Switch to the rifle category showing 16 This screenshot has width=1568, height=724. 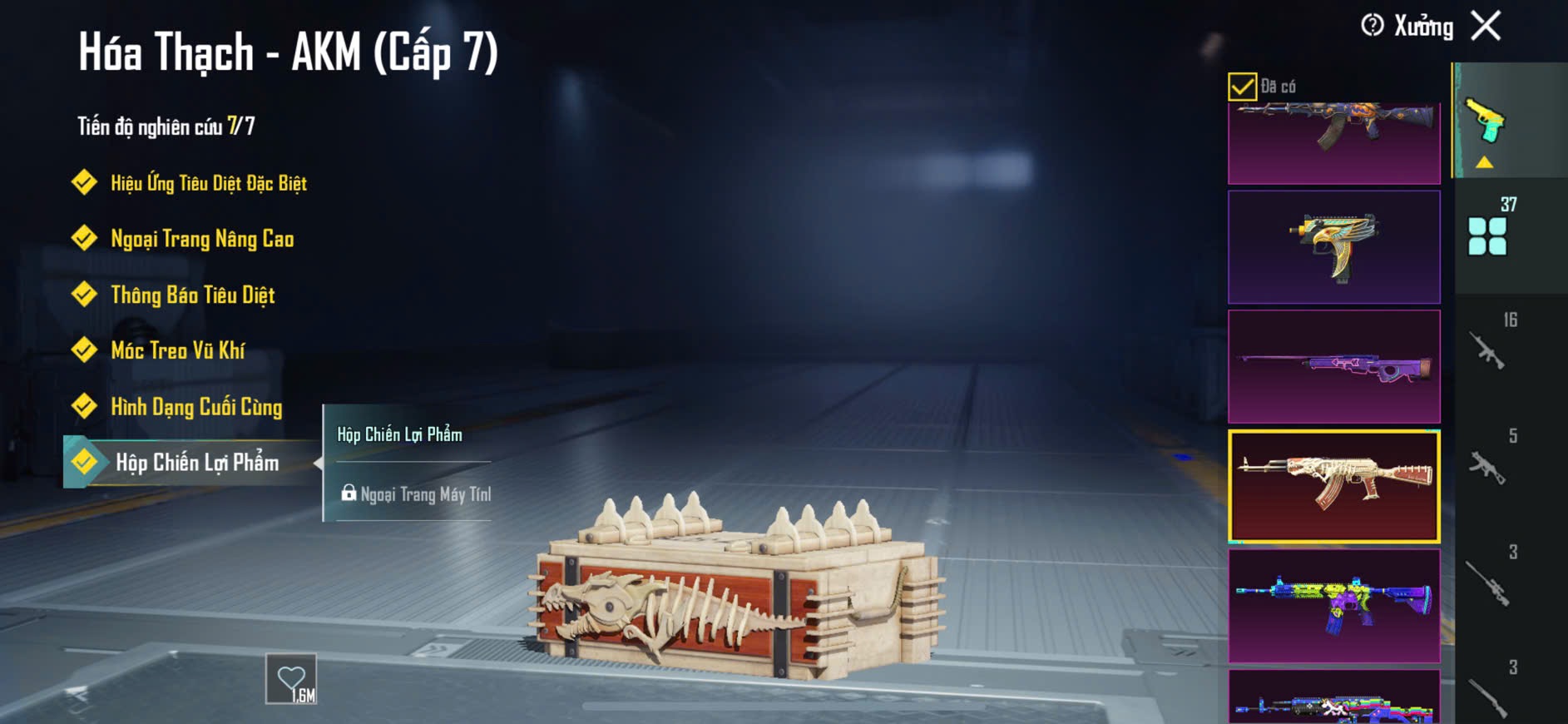point(1489,348)
